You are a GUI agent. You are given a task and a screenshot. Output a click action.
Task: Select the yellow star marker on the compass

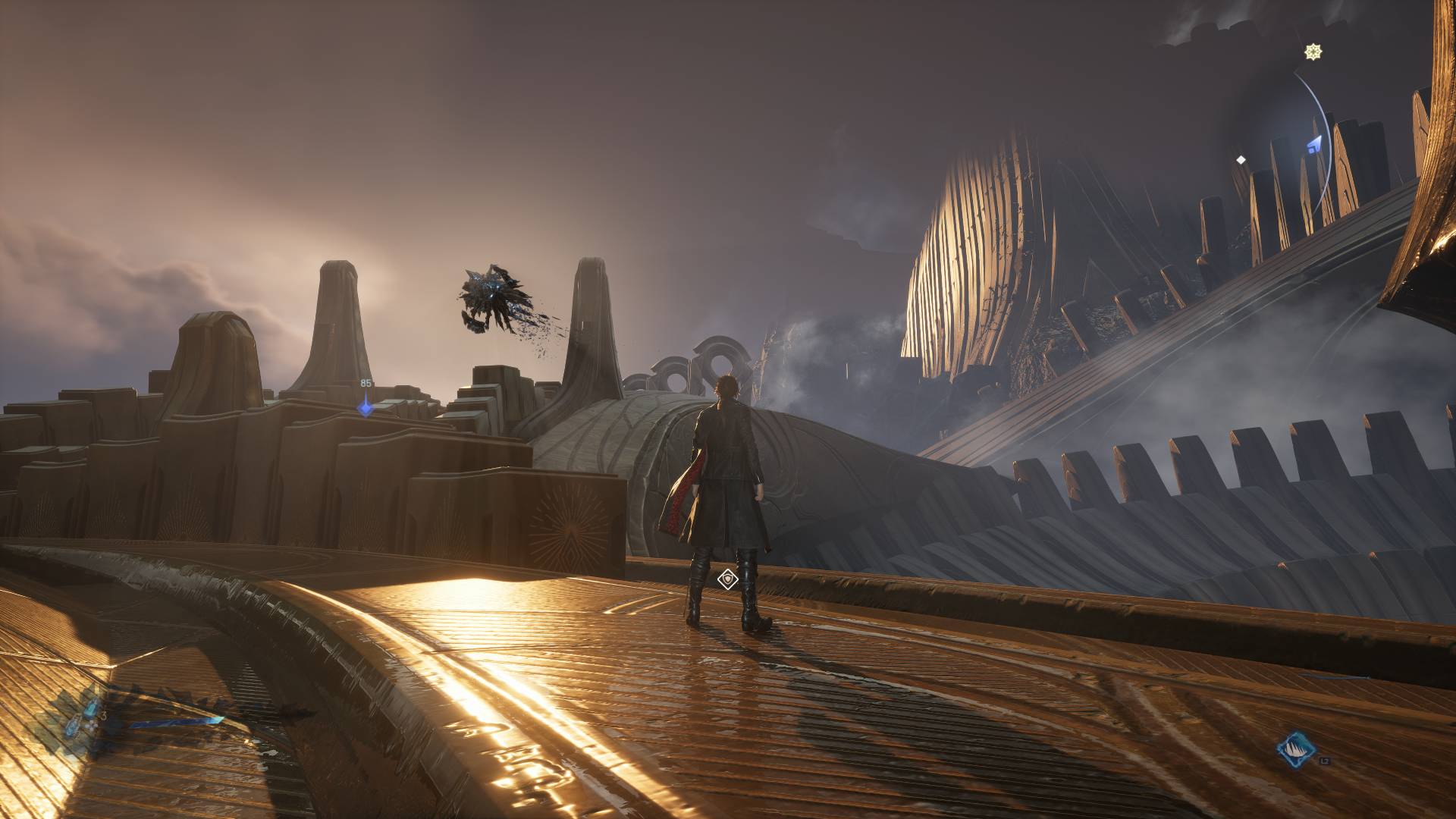(1313, 52)
